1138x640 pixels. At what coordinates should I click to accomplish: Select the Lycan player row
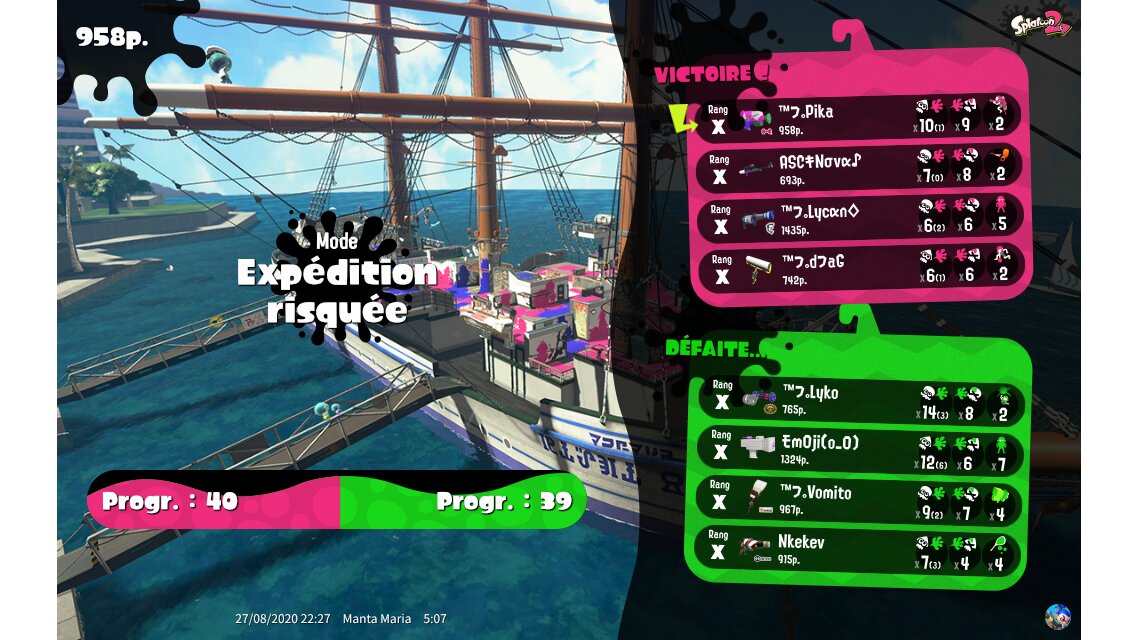click(860, 218)
